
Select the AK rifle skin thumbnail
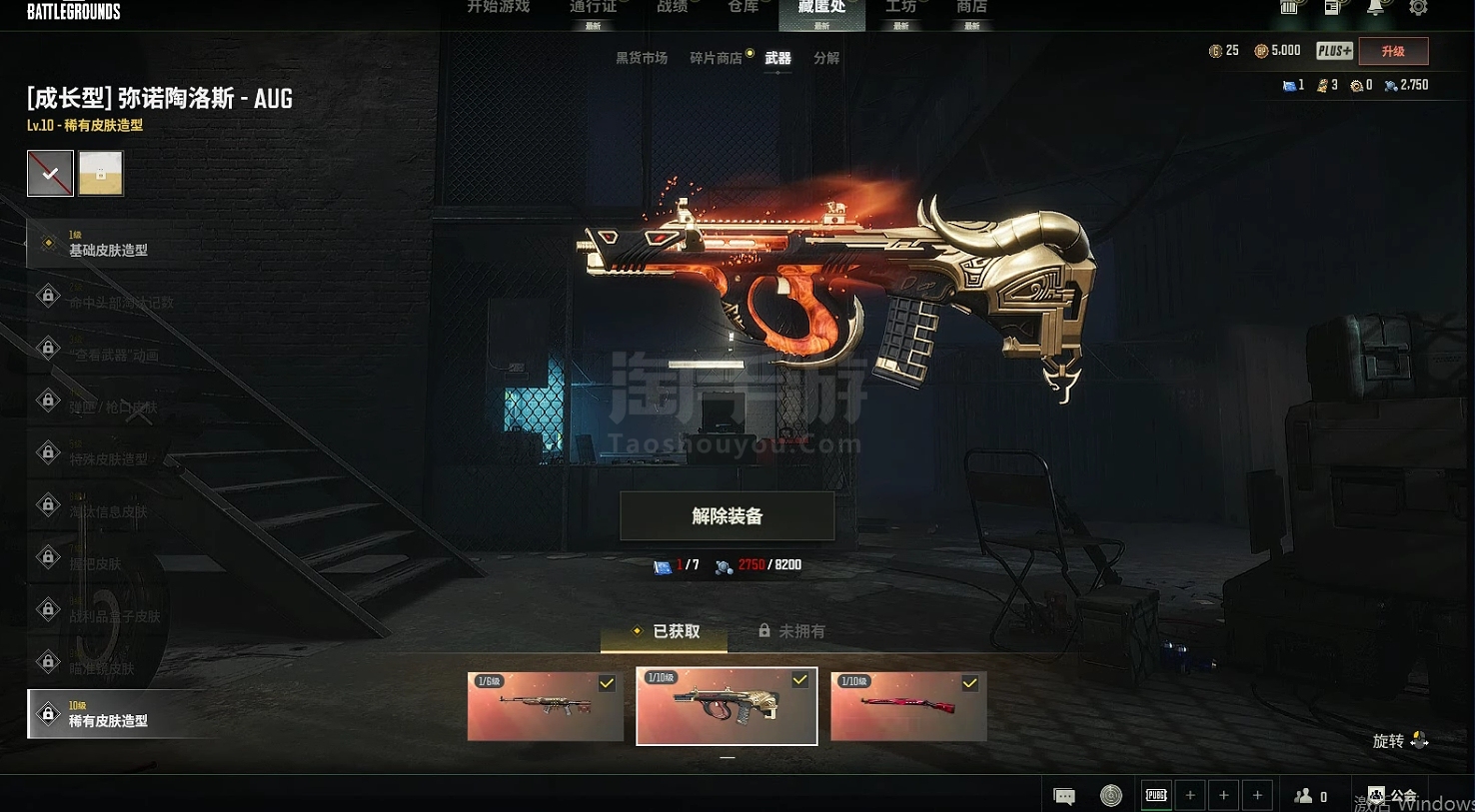pos(545,706)
